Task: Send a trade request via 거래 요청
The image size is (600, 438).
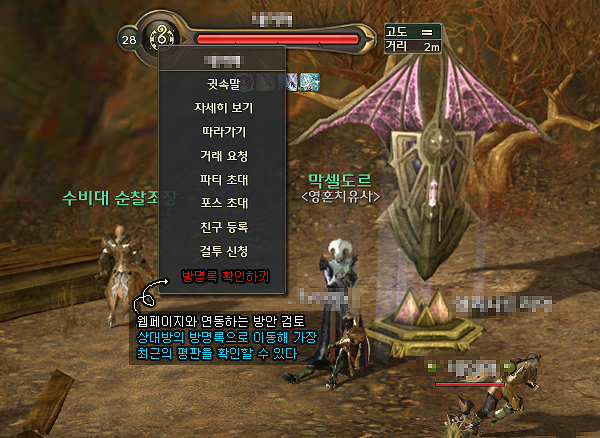Action: (222, 155)
